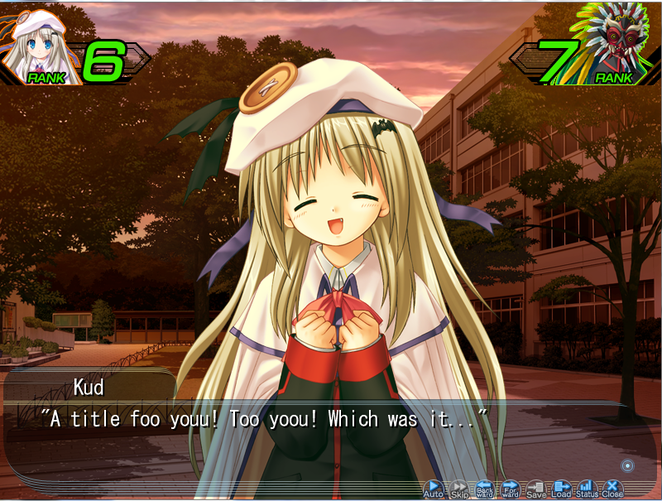This screenshot has width=662, height=501.
Task: Go Backward in the dialogue
Action: tap(485, 488)
